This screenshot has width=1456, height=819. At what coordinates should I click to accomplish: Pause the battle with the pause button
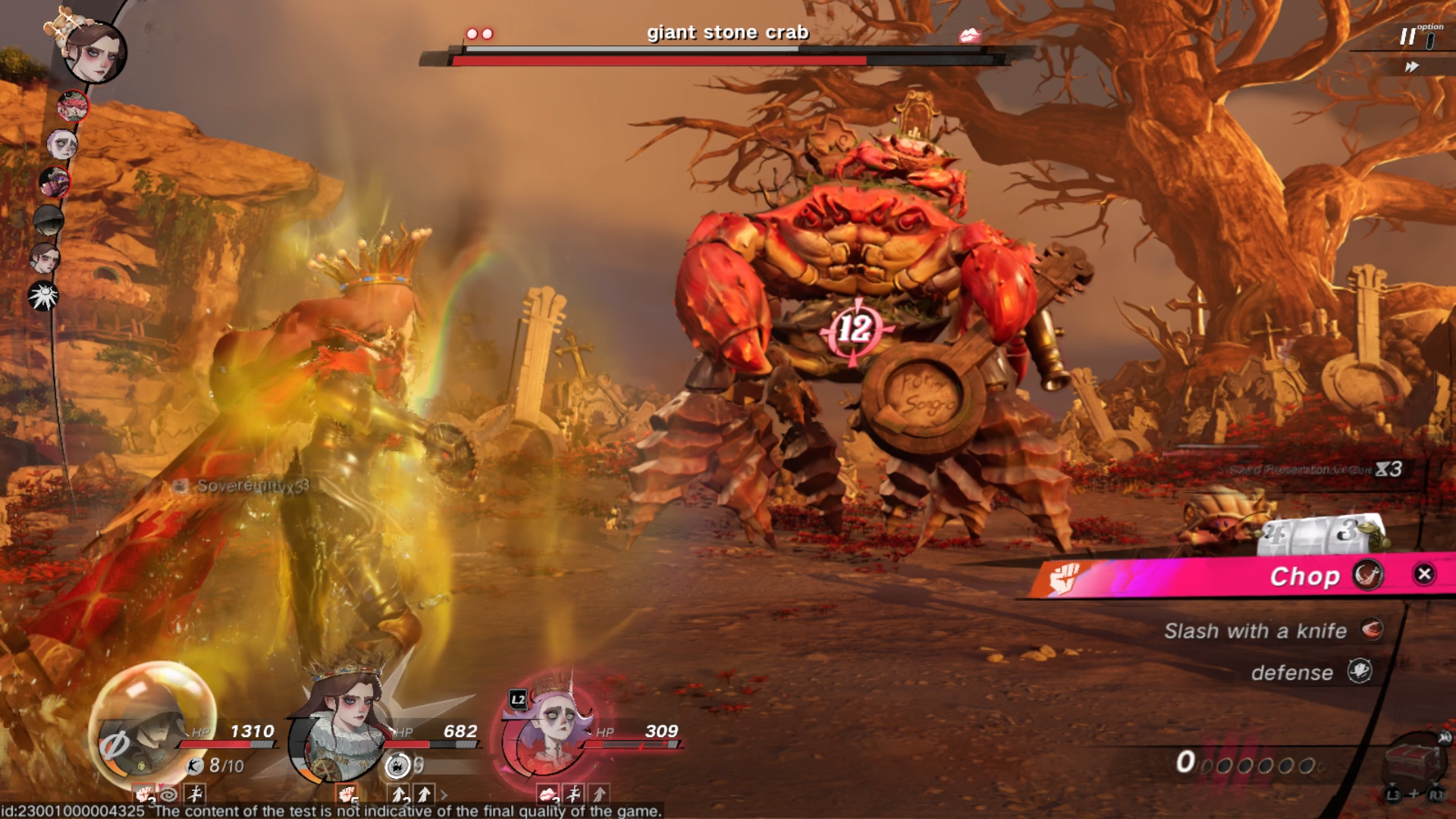pos(1407,36)
